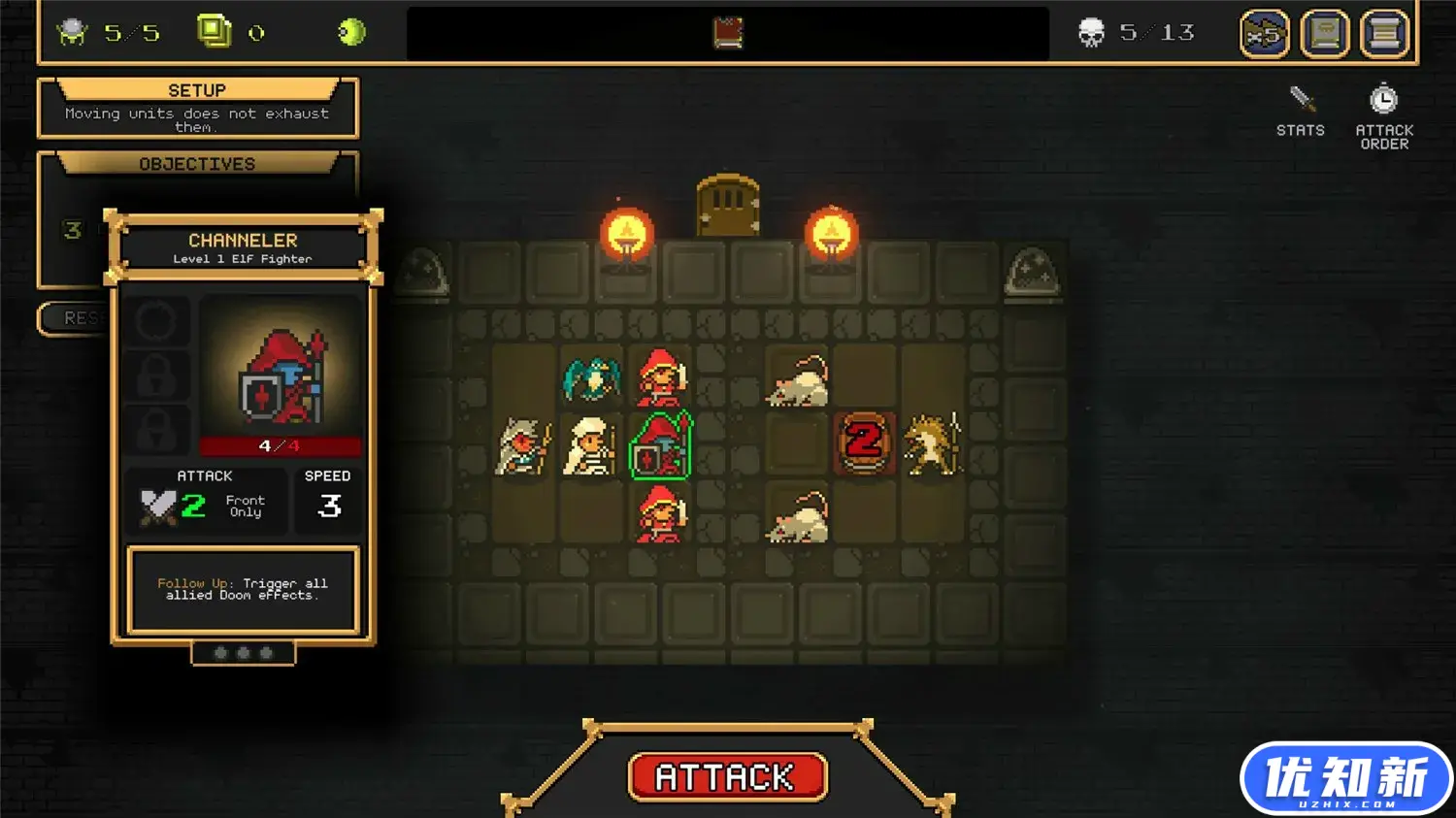1456x818 pixels.
Task: Inspect the spear-wielding gnoll enemy
Action: point(933,444)
